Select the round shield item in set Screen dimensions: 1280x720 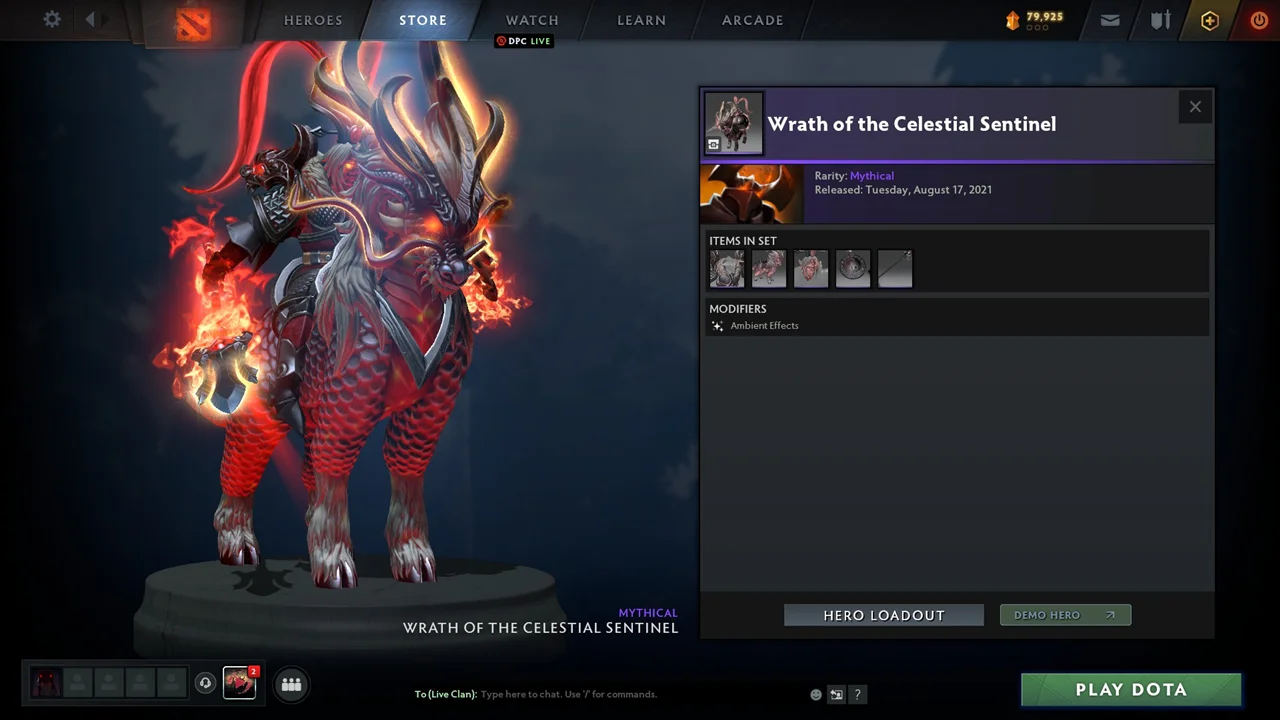tap(853, 269)
